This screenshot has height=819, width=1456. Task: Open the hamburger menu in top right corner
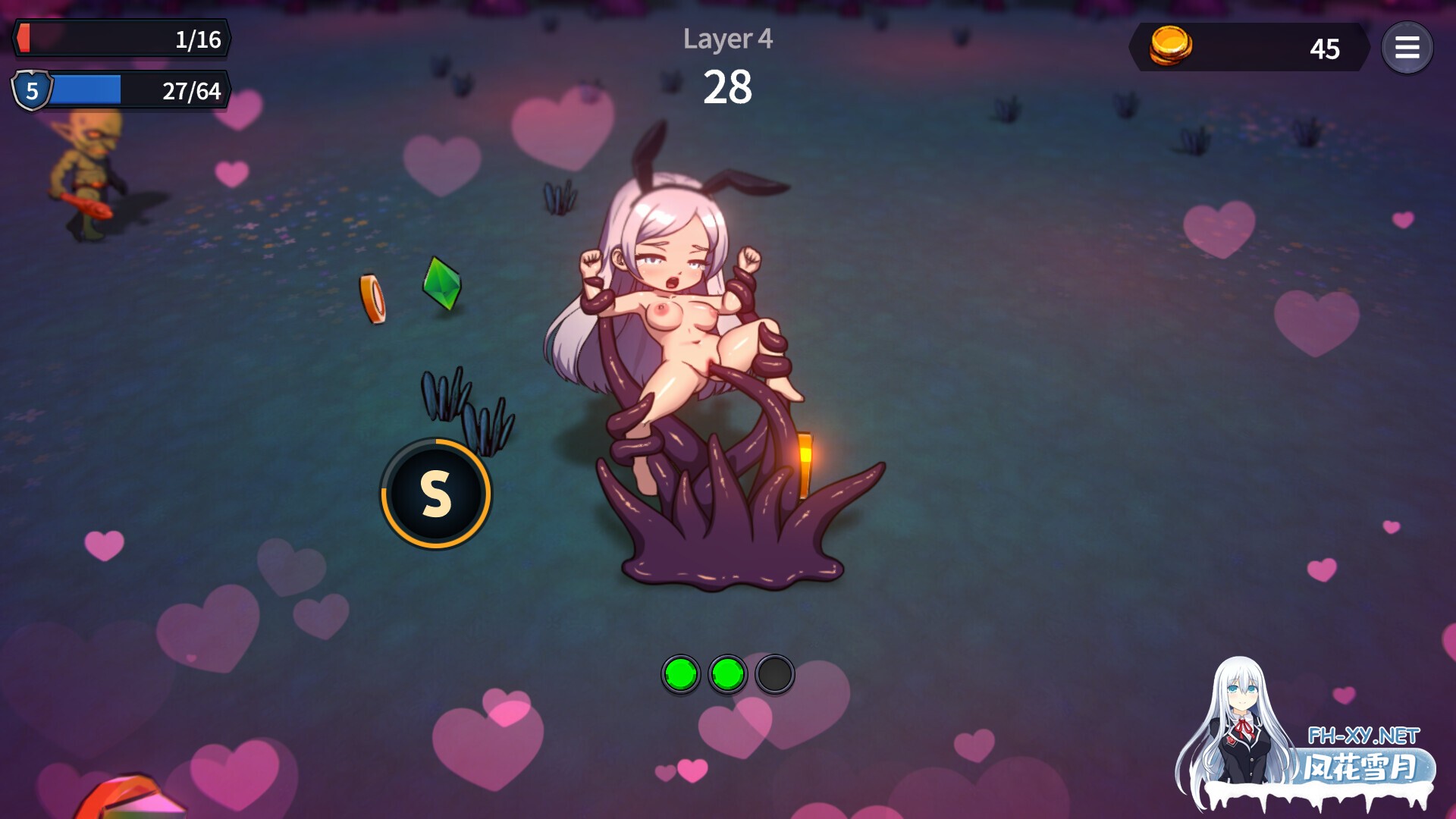(x=1408, y=48)
